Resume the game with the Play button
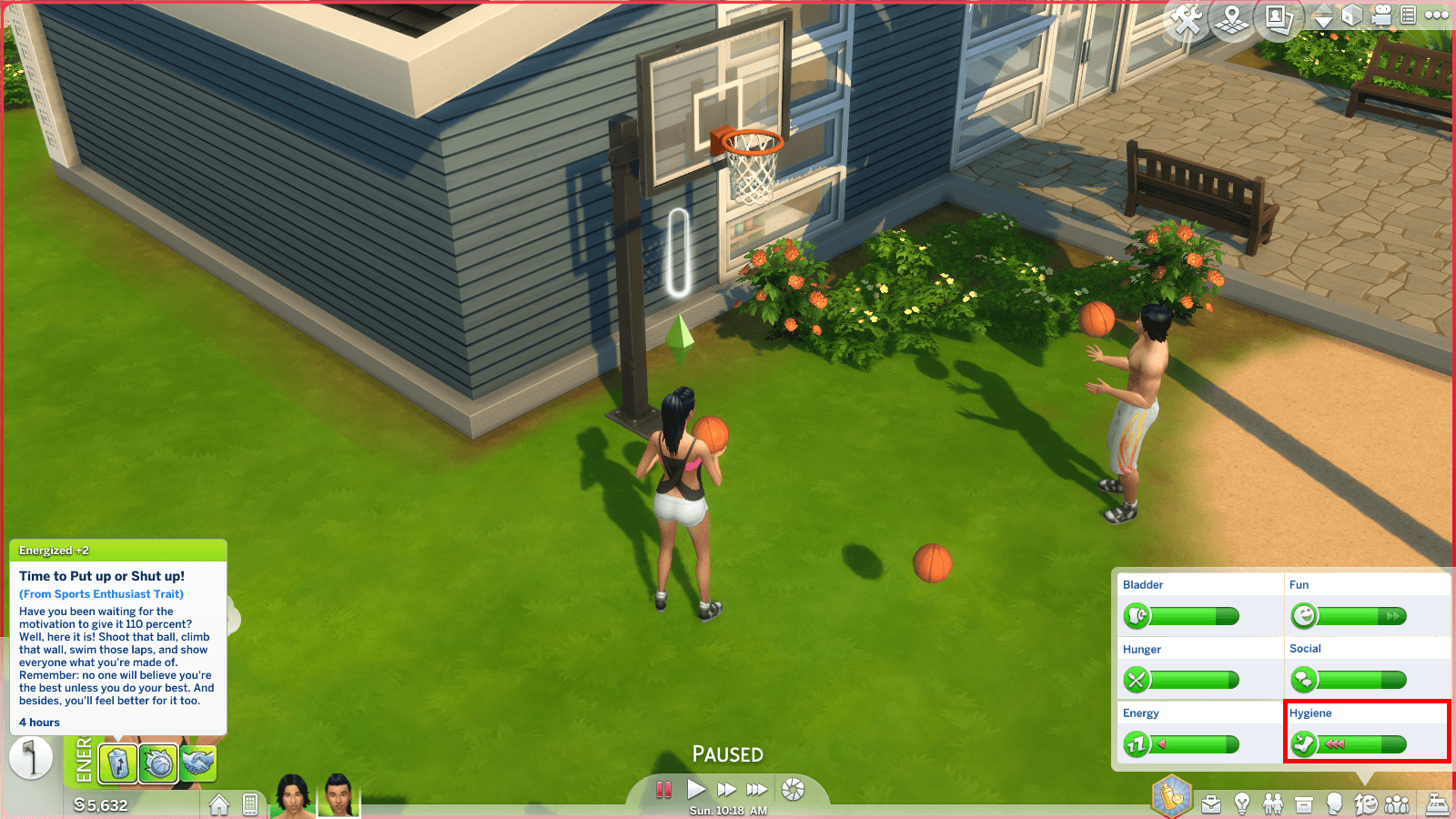 pyautogui.click(x=697, y=789)
